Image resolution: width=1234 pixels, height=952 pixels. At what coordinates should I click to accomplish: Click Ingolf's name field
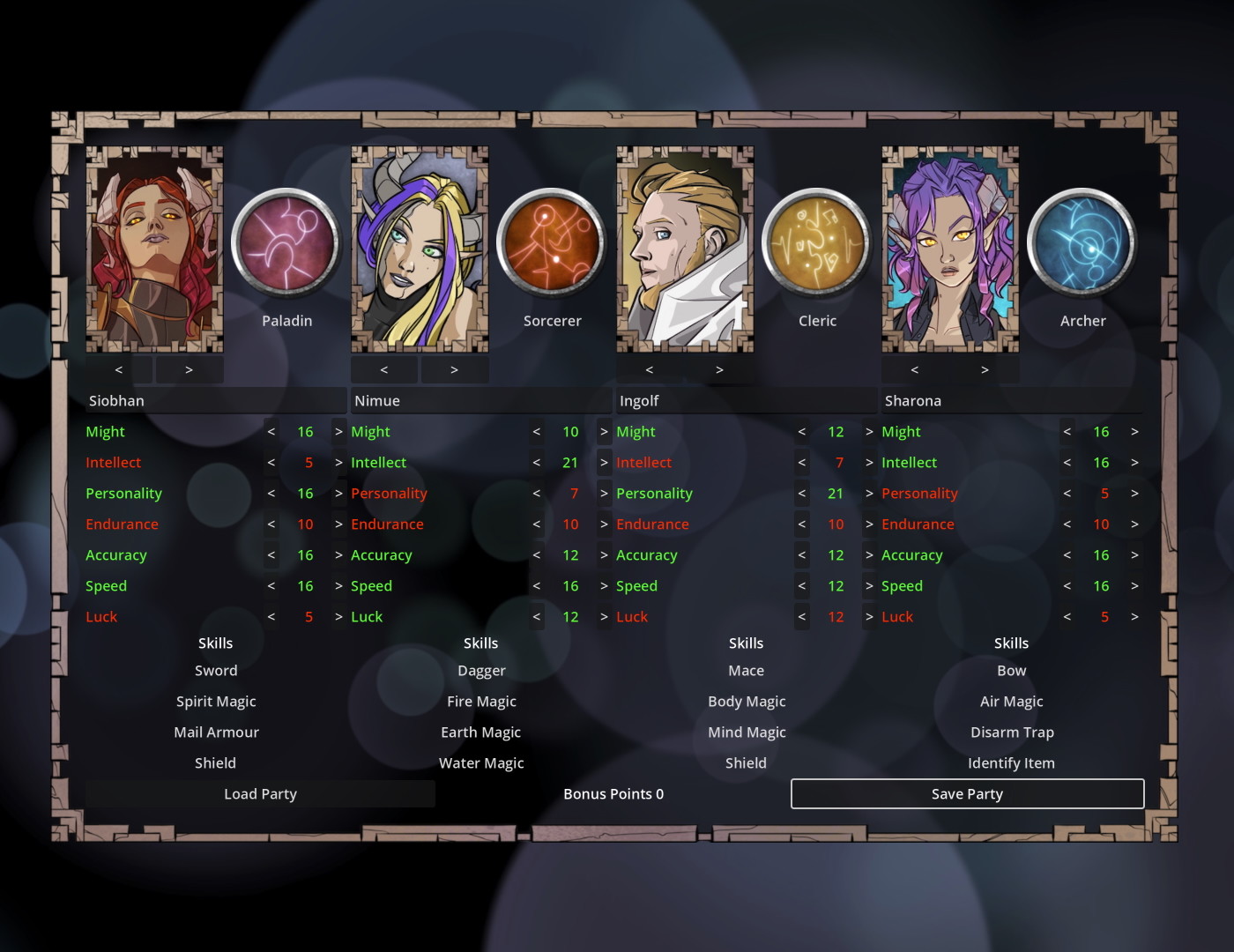[x=746, y=400]
